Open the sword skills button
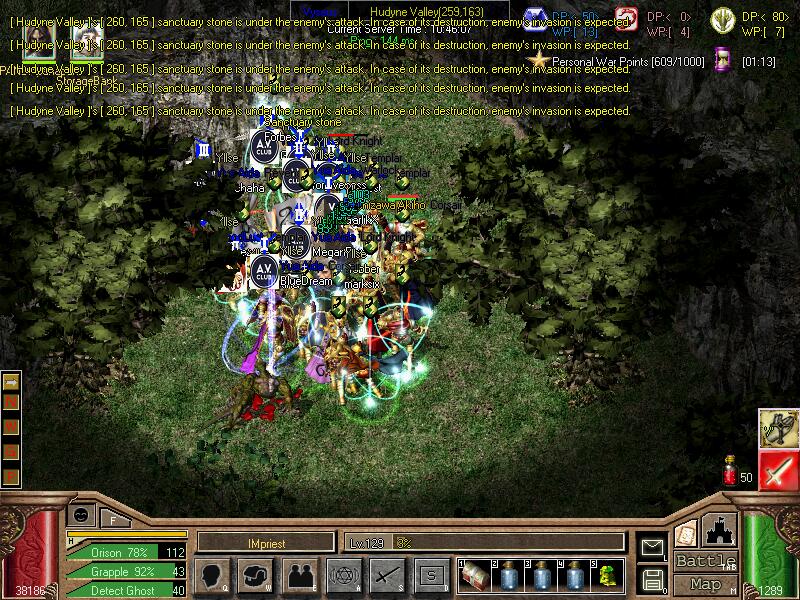Screen dimensions: 800x600 (x=387, y=575)
